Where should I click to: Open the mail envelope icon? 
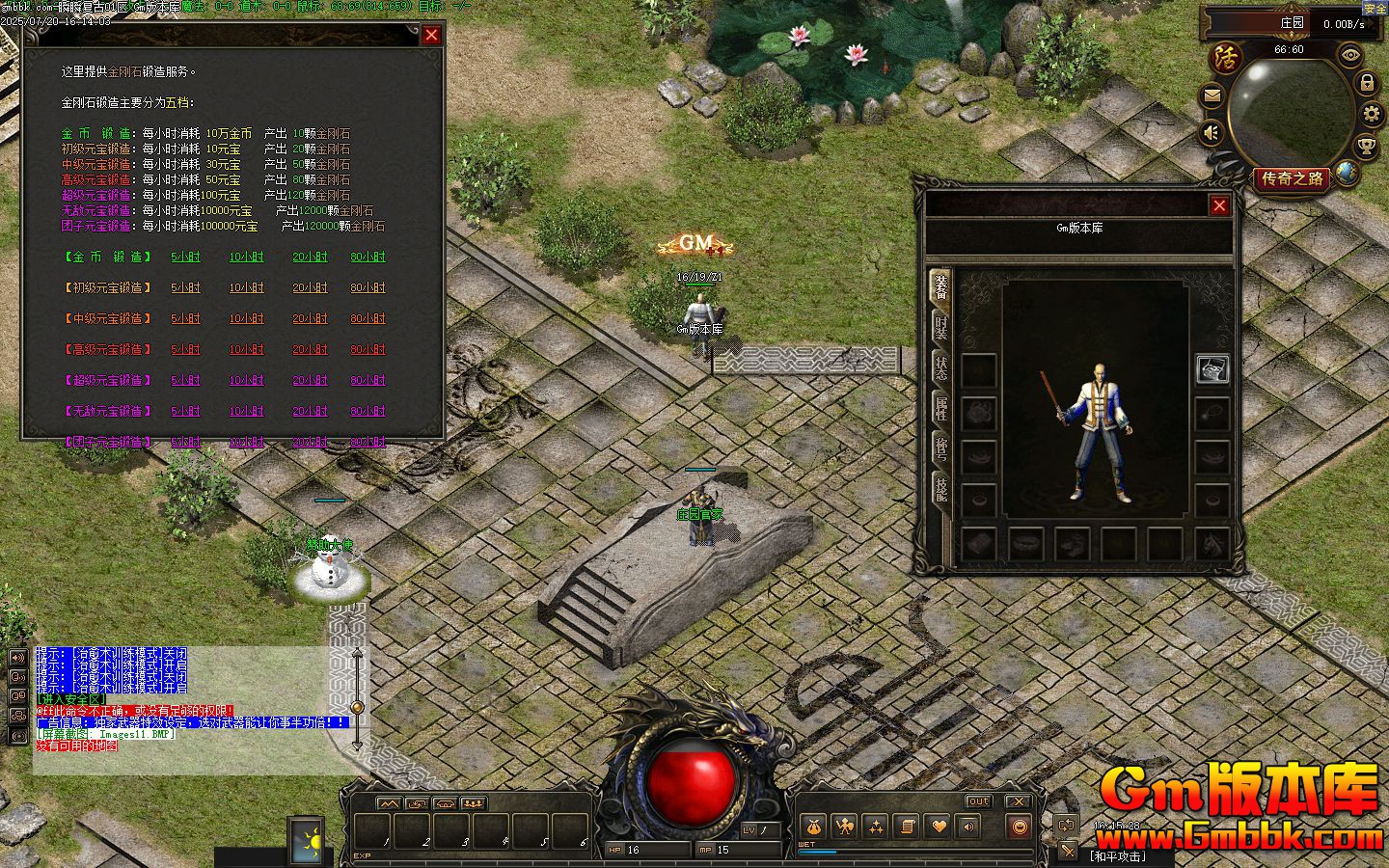pos(1212,95)
